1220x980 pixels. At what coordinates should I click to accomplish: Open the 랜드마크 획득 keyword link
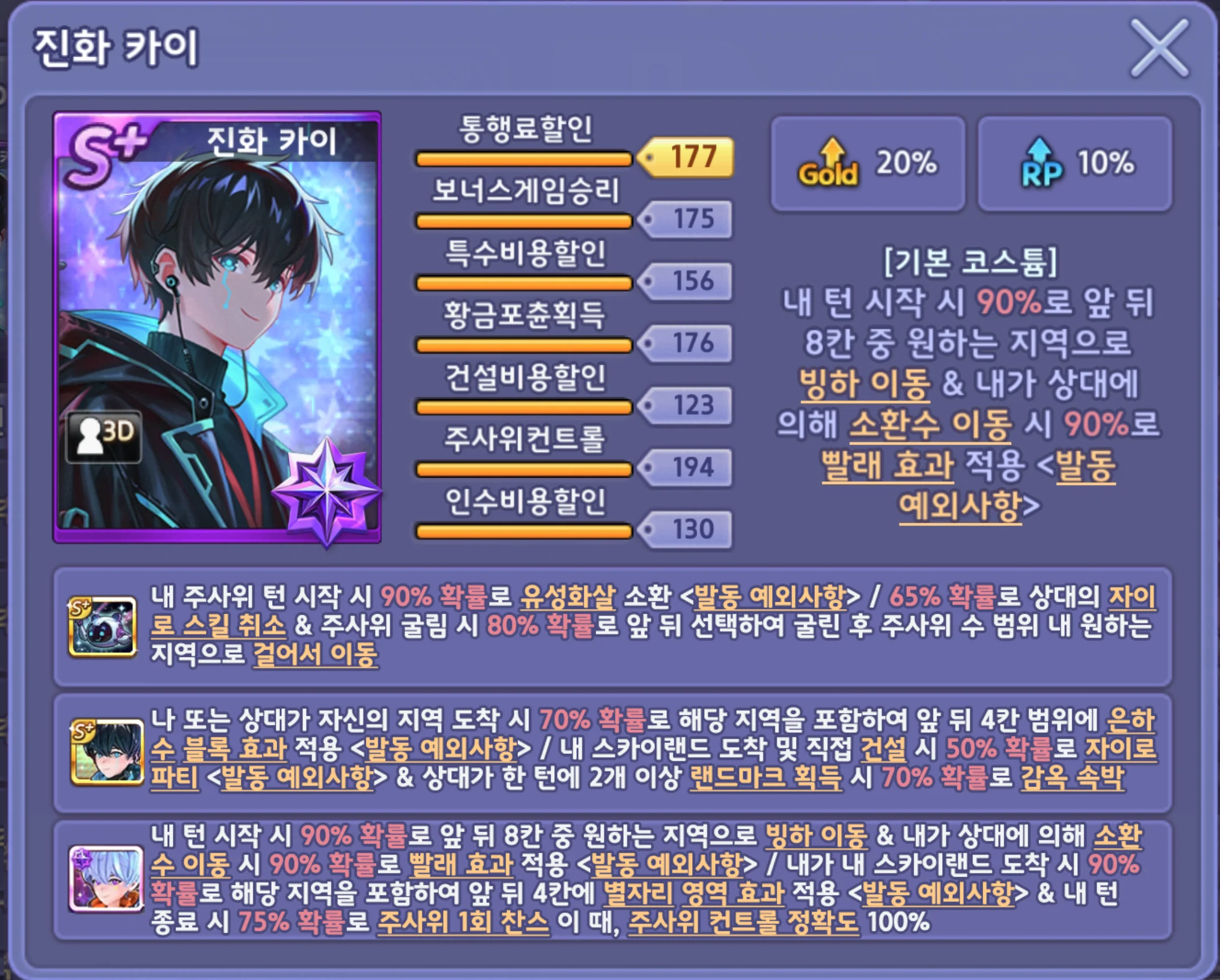click(x=765, y=778)
